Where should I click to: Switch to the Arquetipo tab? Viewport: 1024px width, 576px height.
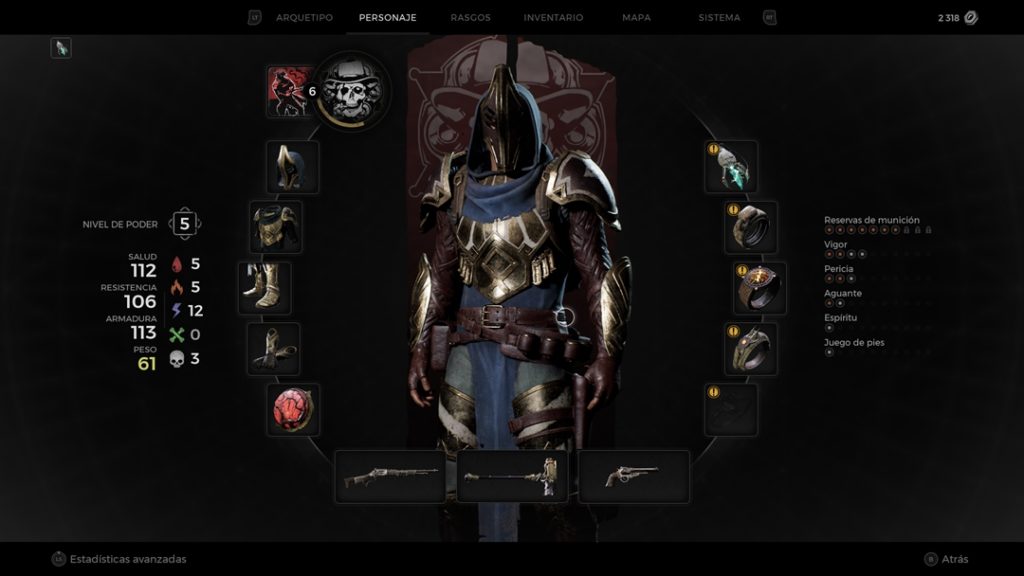tap(304, 18)
